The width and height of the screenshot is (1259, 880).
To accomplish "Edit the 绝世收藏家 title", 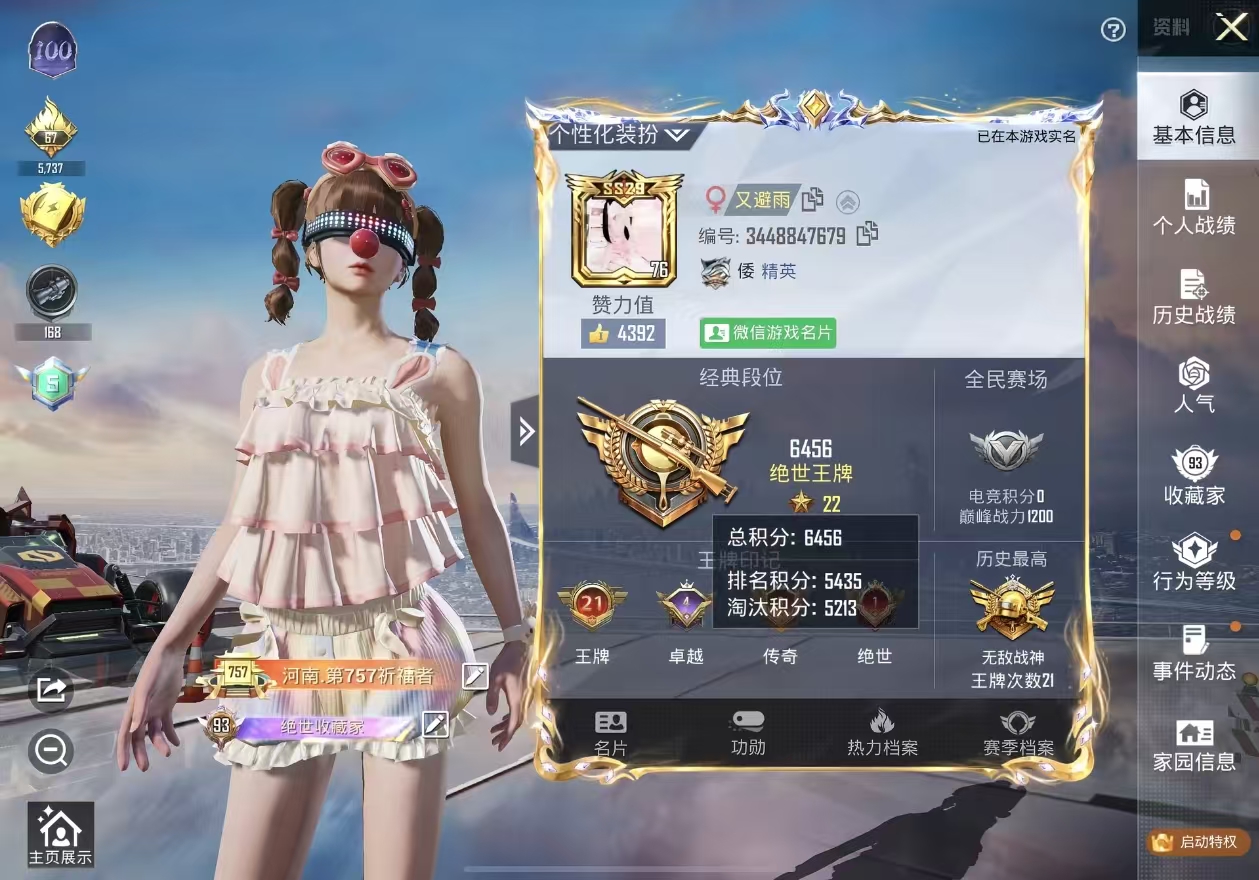I will pyautogui.click(x=435, y=724).
